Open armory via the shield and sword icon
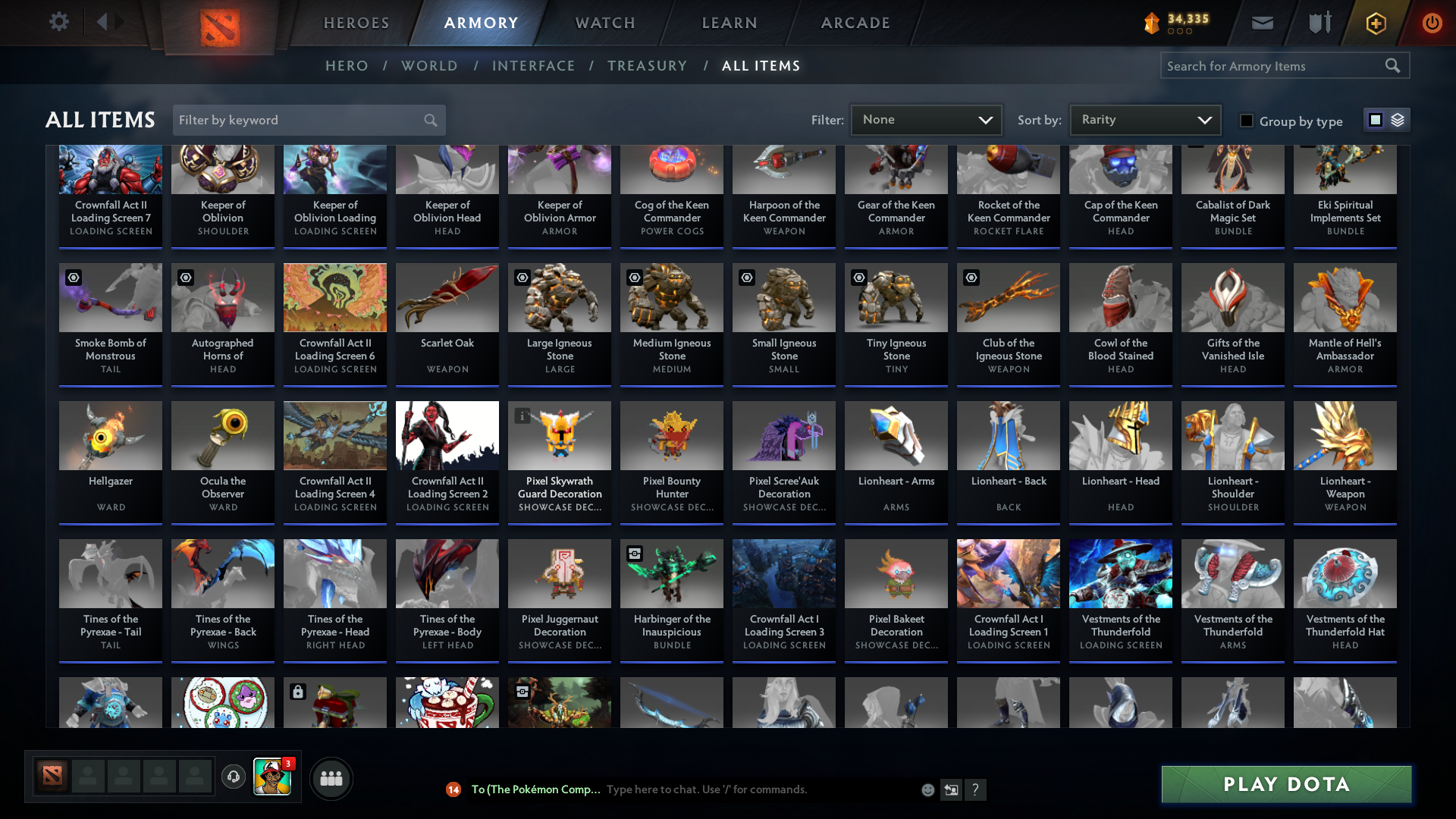1456x819 pixels. [1318, 23]
